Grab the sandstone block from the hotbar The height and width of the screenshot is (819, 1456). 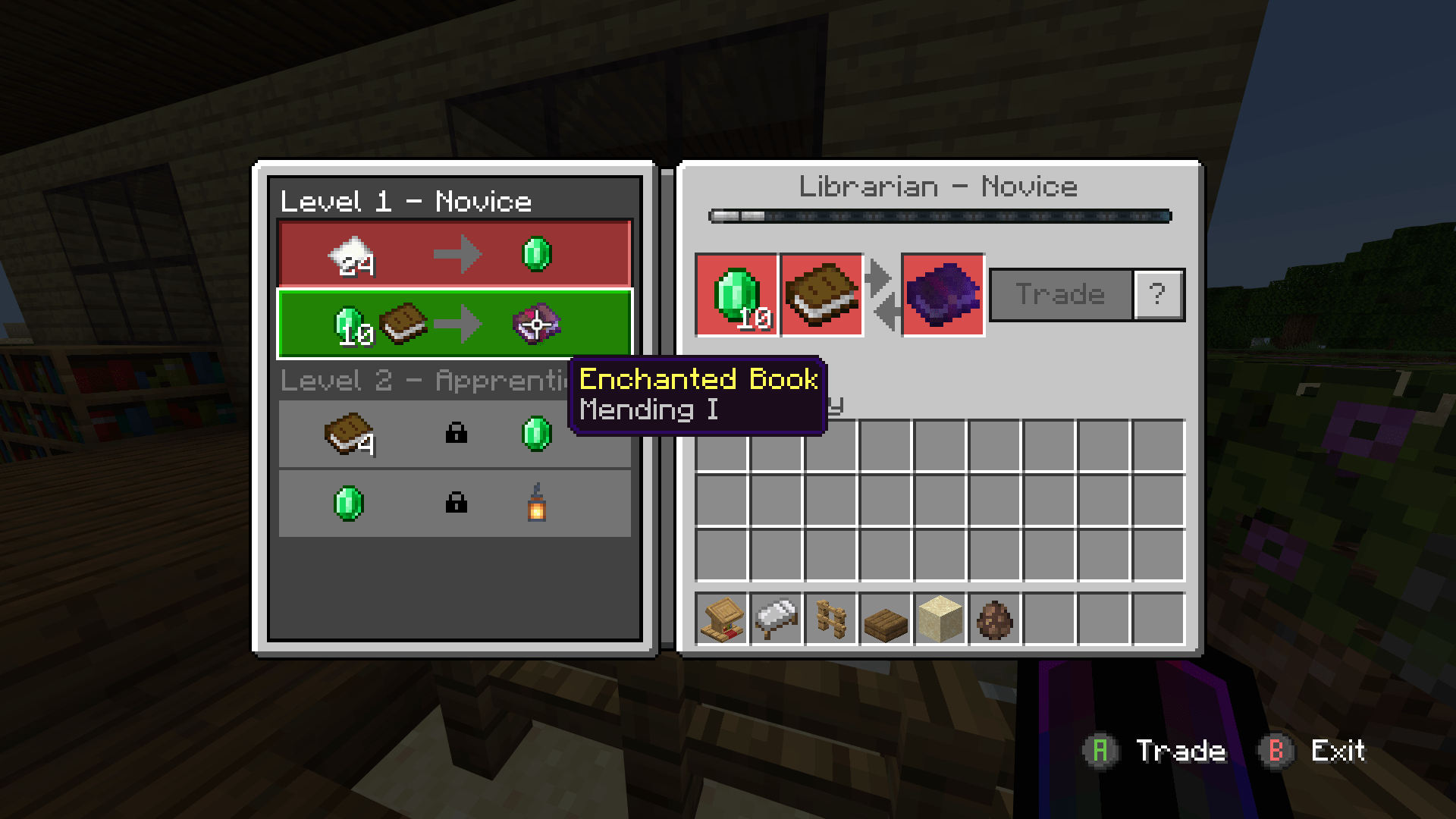[x=940, y=620]
